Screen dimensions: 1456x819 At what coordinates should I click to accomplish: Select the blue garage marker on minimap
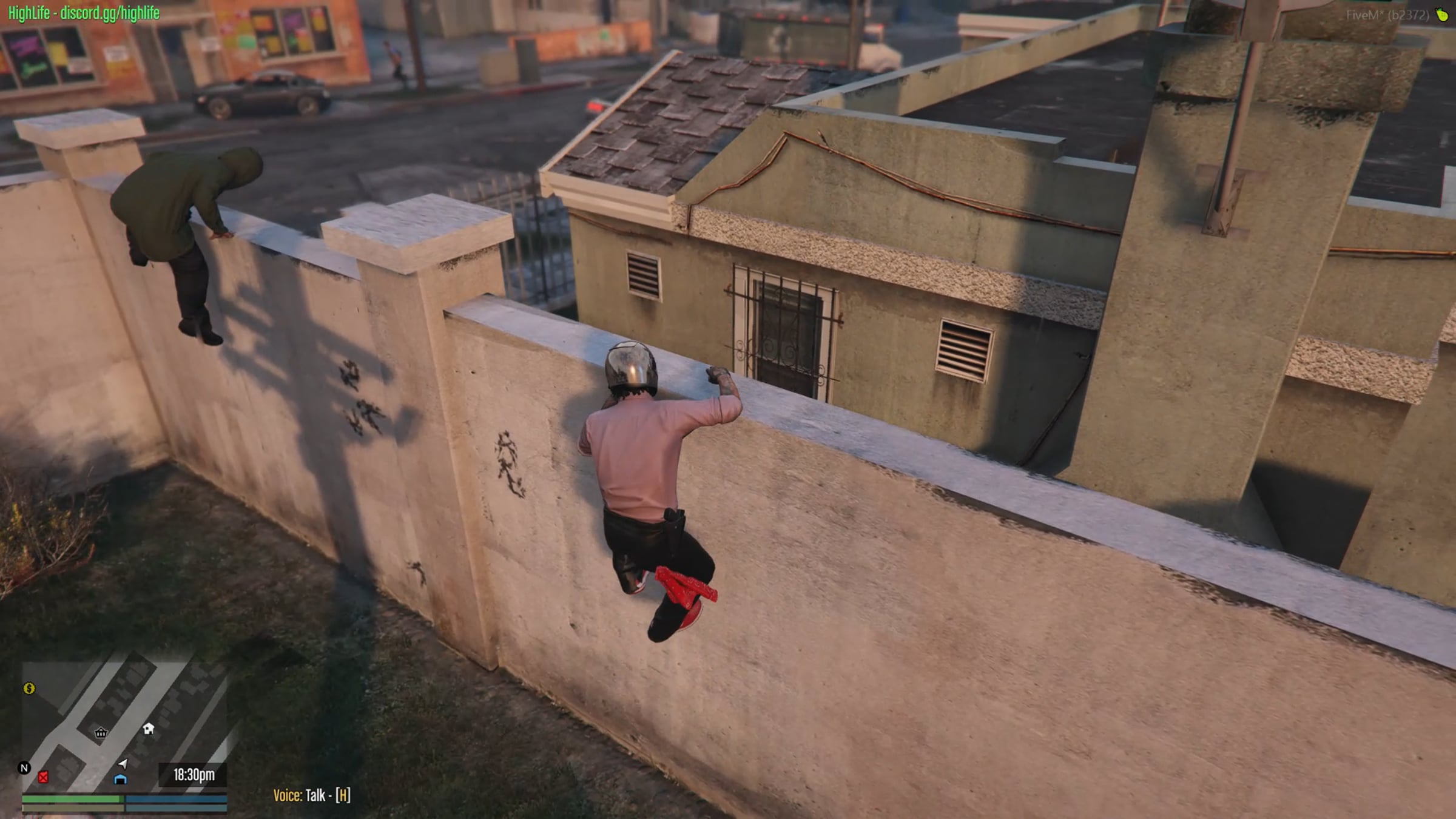(x=120, y=779)
